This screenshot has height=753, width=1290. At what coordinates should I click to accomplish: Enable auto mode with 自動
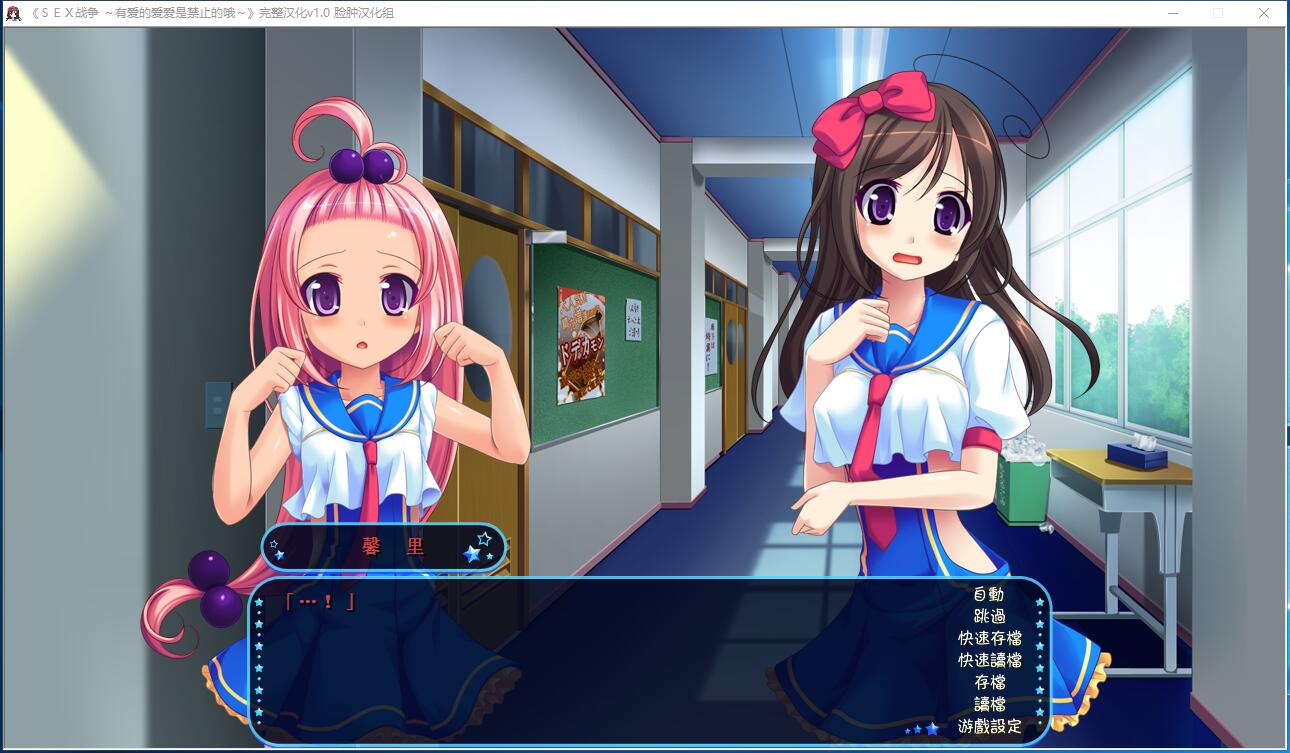point(989,594)
